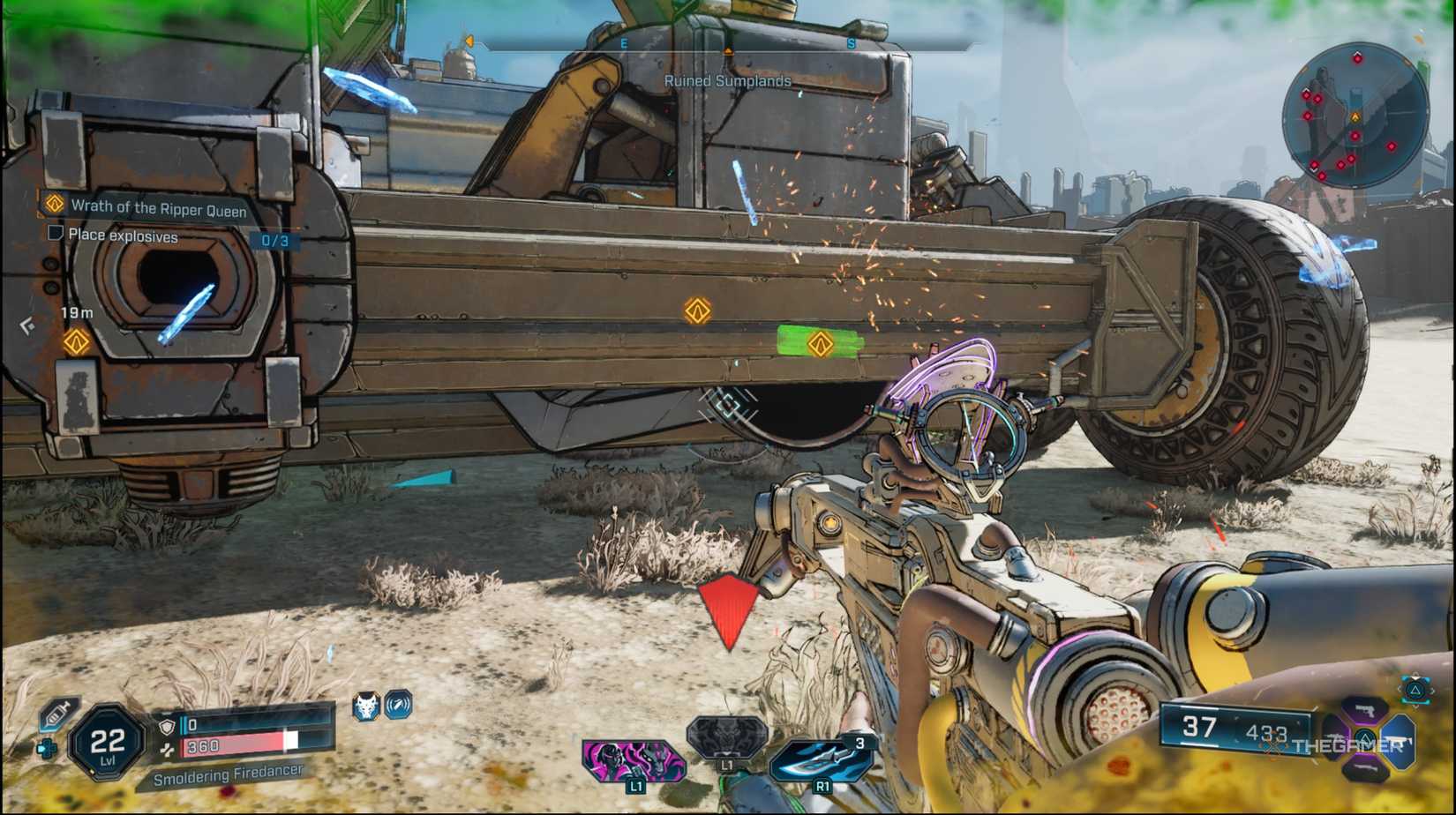1456x815 pixels.
Task: Select the rifle slot on the weapon wheel
Action: point(1399,741)
